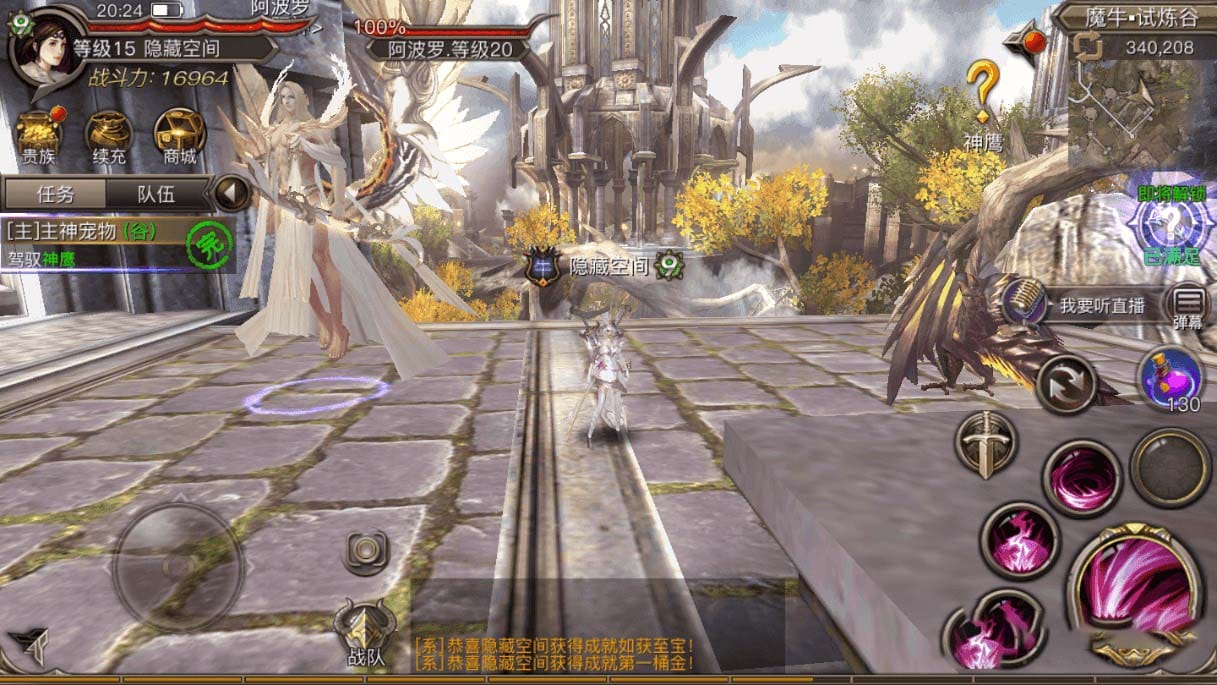1217x685 pixels.
Task: Switch to the 任务 quest tab
Action: (53, 194)
